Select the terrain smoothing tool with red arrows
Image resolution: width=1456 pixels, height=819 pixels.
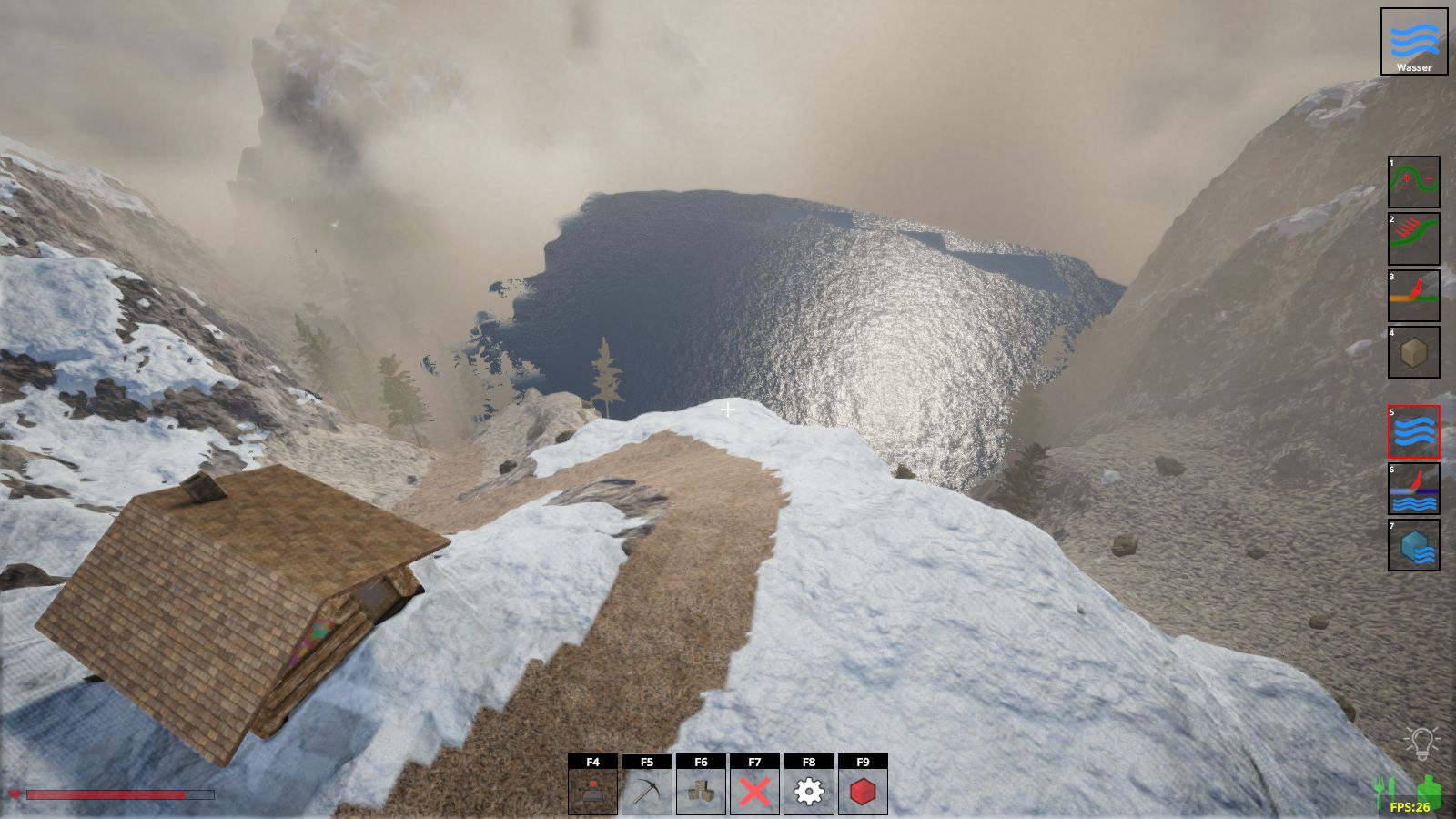pos(1413,238)
